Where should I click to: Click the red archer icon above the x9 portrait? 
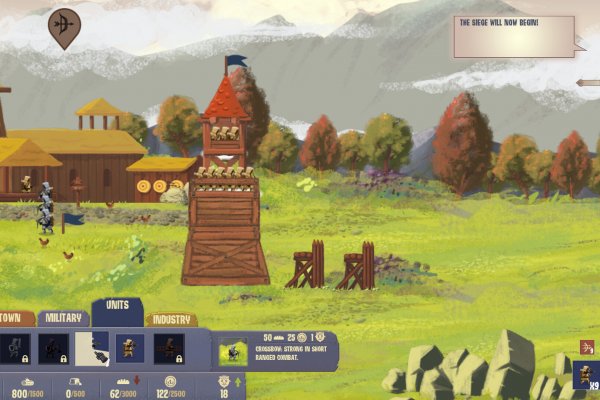point(587,347)
